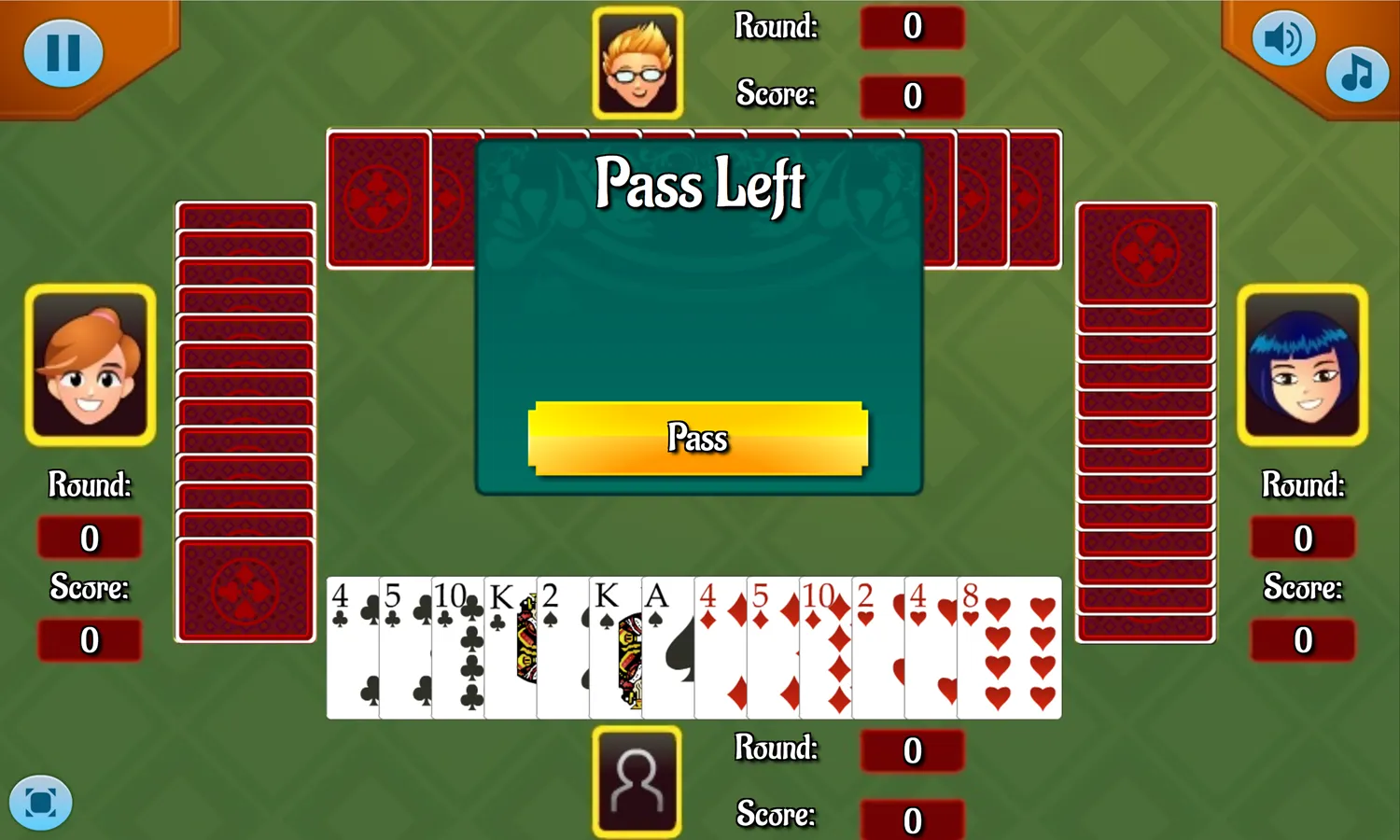Click the top opponent's avatar
This screenshot has width=1400, height=840.
(x=640, y=63)
